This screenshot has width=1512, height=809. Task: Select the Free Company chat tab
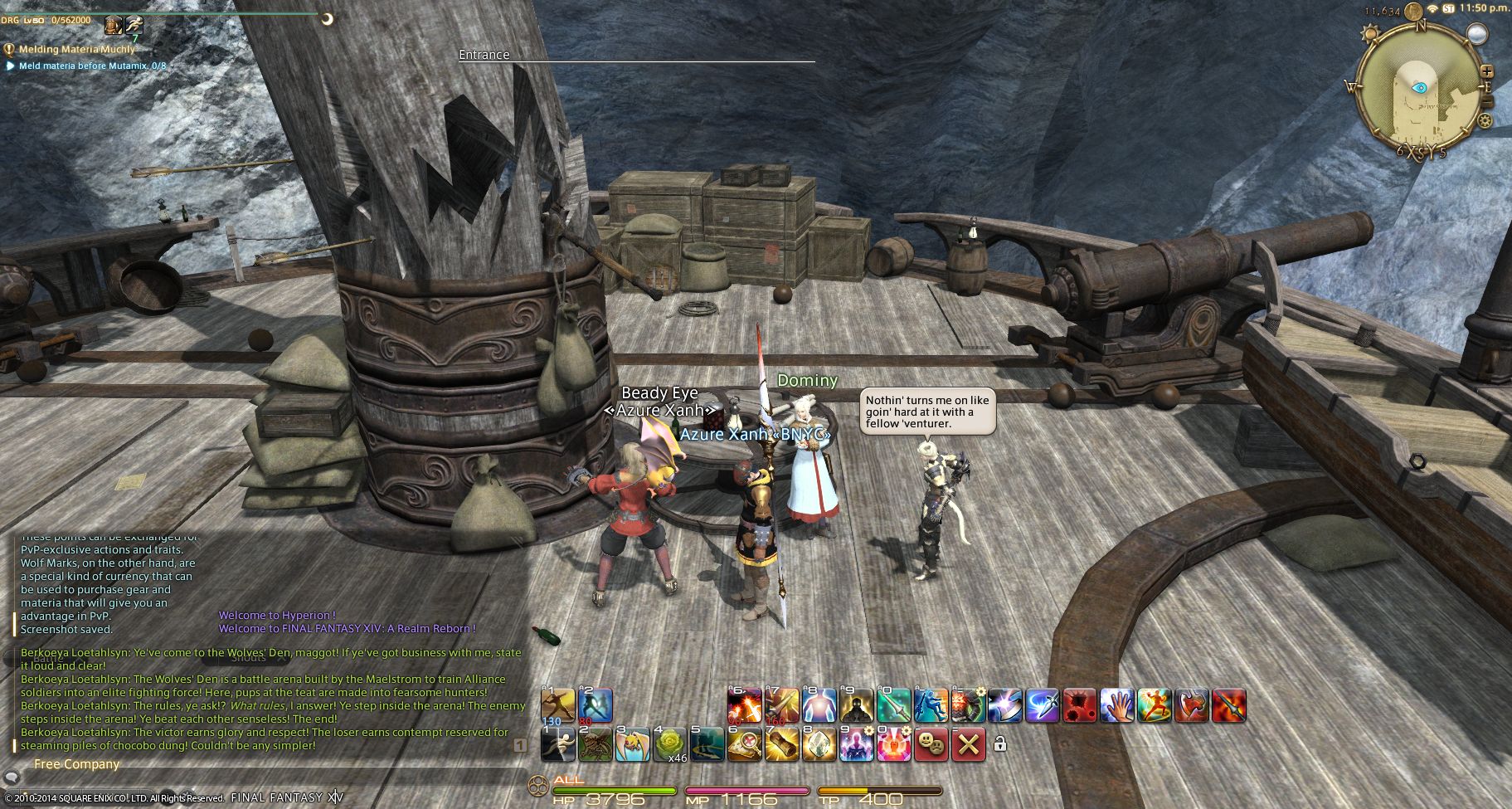click(76, 764)
